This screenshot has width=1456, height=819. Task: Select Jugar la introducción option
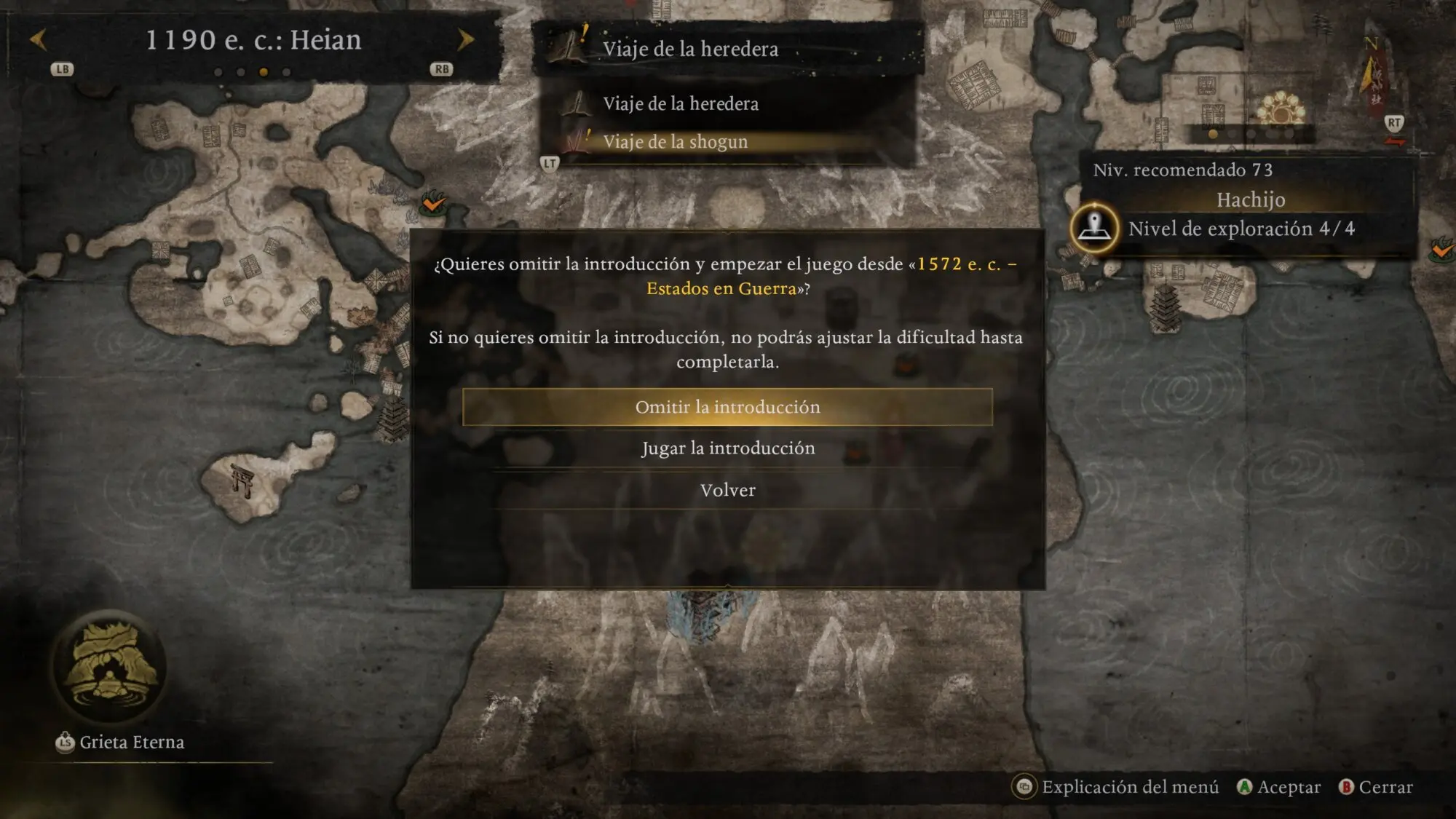(727, 448)
